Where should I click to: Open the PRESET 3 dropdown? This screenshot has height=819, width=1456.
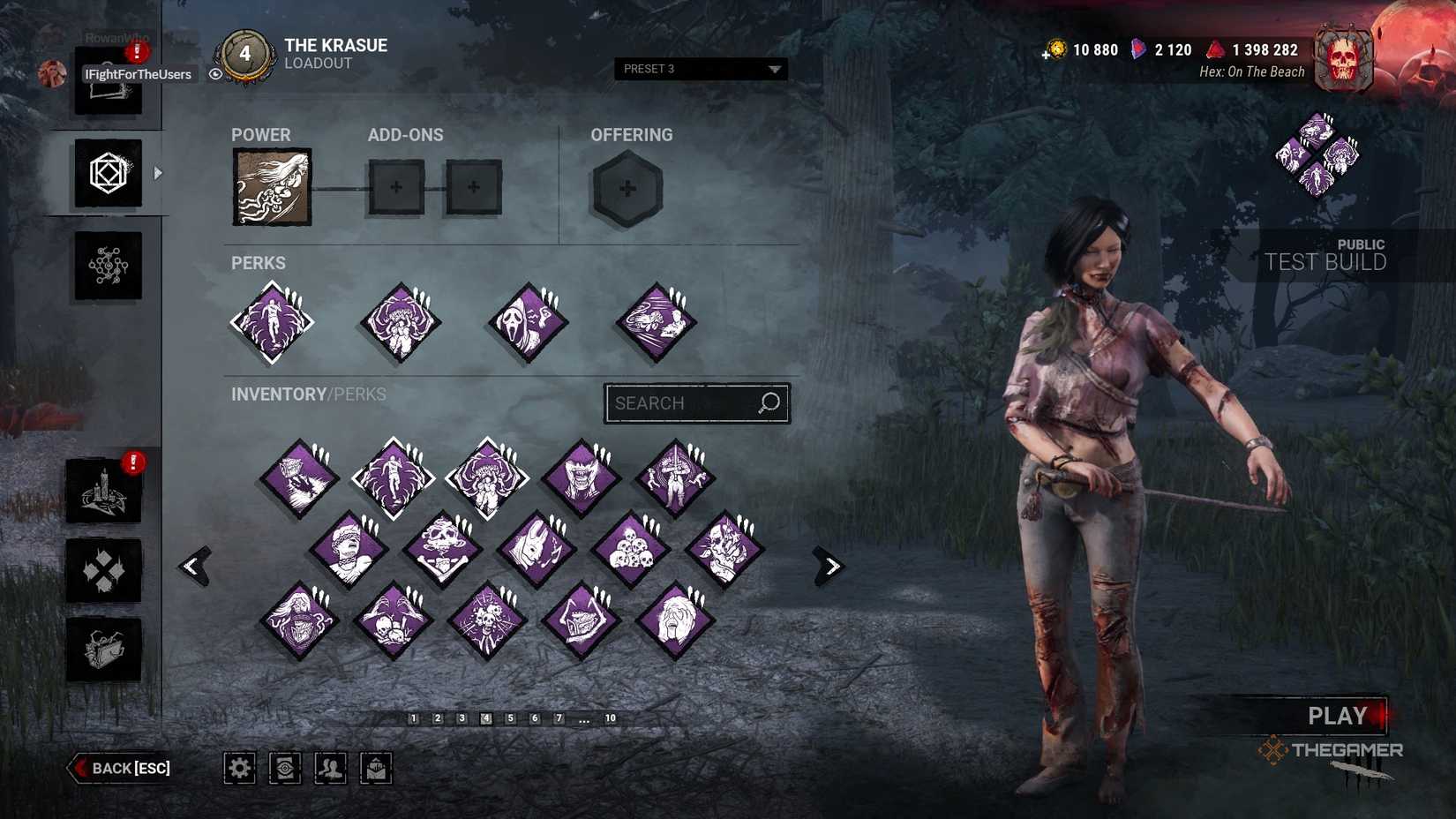pos(700,68)
